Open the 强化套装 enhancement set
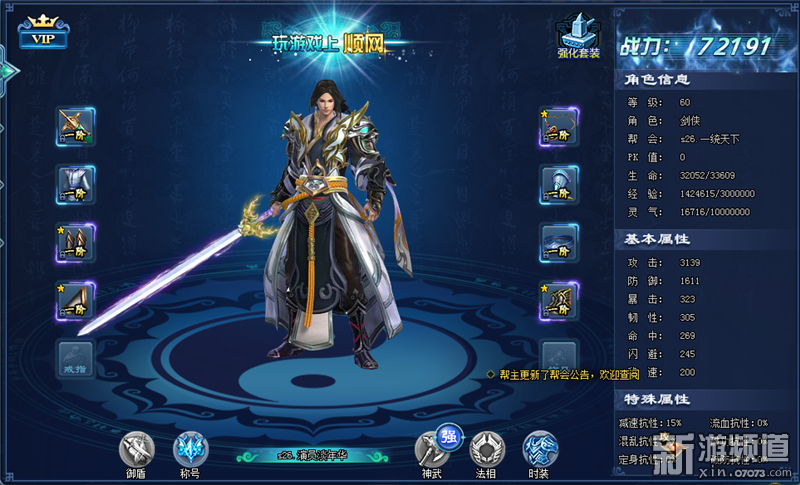Screen dimensions: 800x485 coord(579,35)
